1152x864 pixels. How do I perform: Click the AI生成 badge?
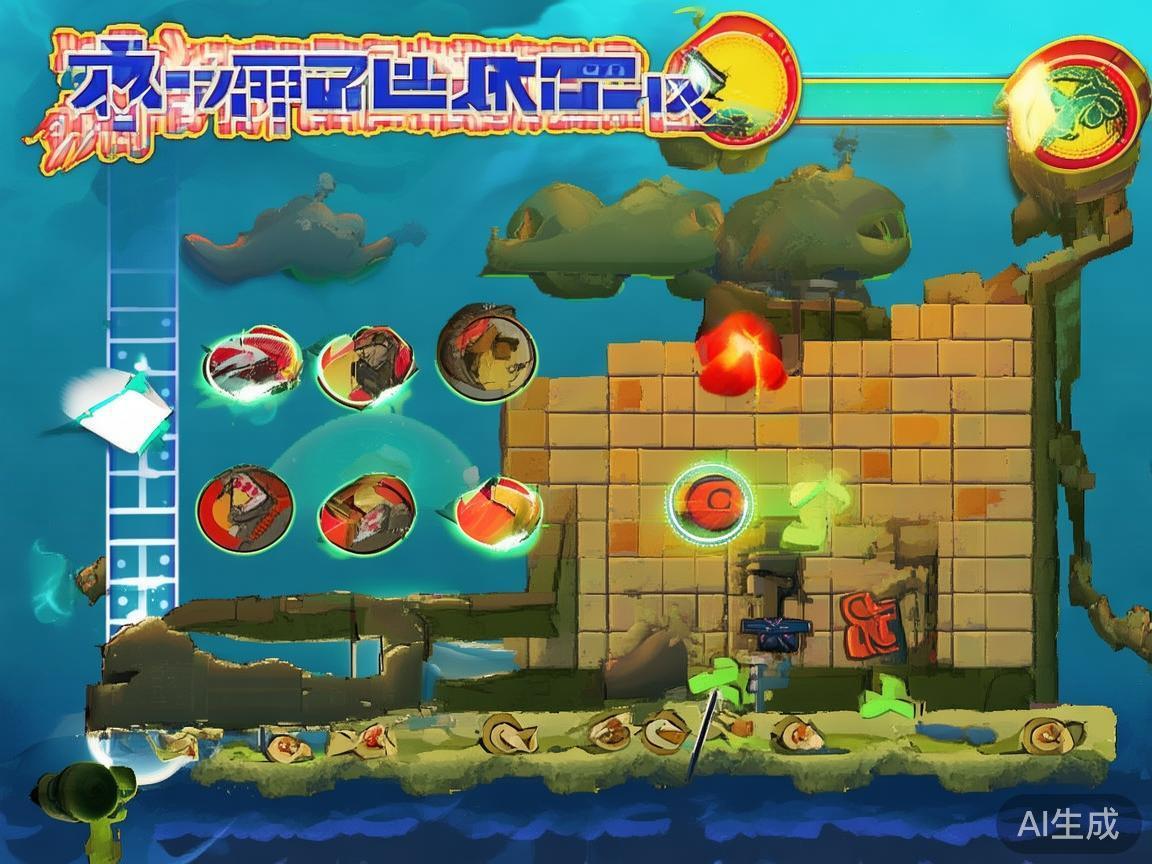tap(1068, 825)
